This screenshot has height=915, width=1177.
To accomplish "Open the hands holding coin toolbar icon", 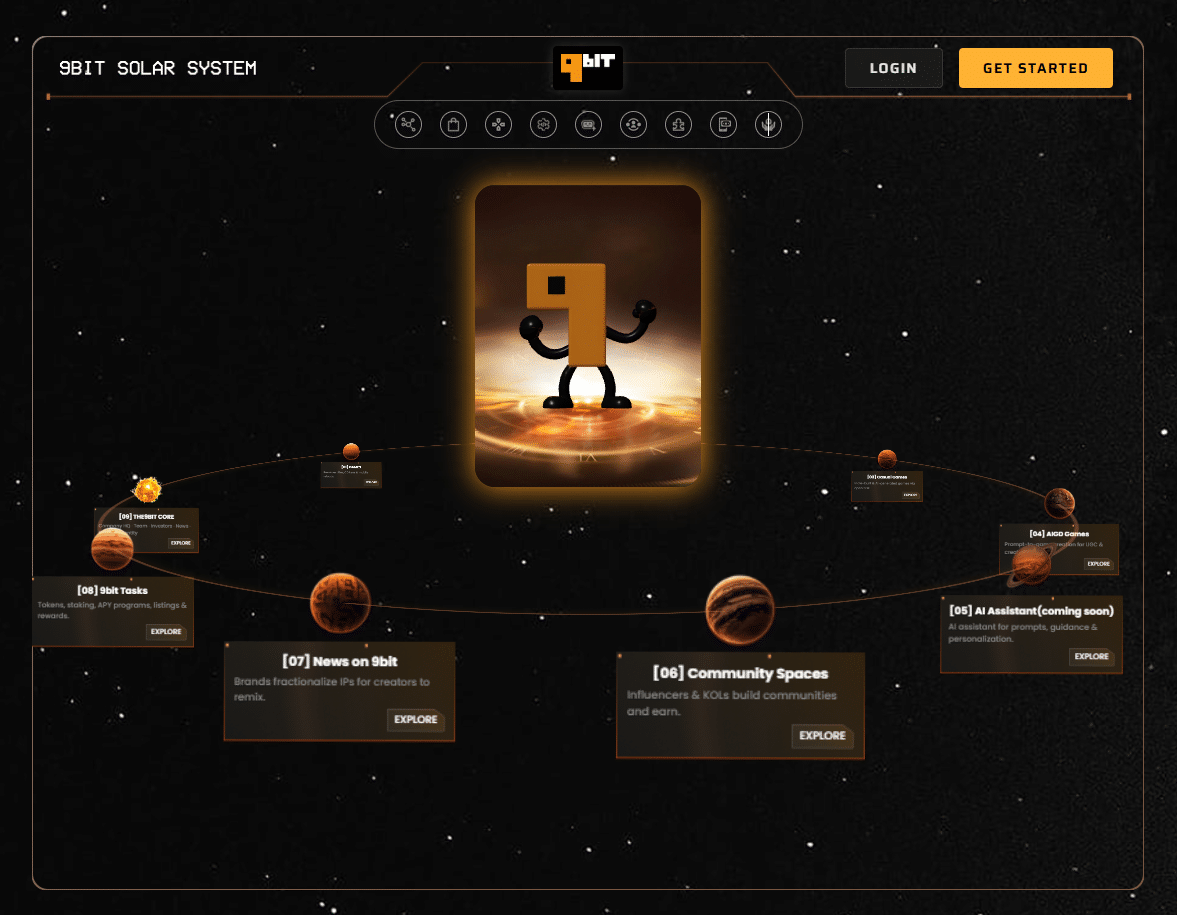I will [x=768, y=124].
